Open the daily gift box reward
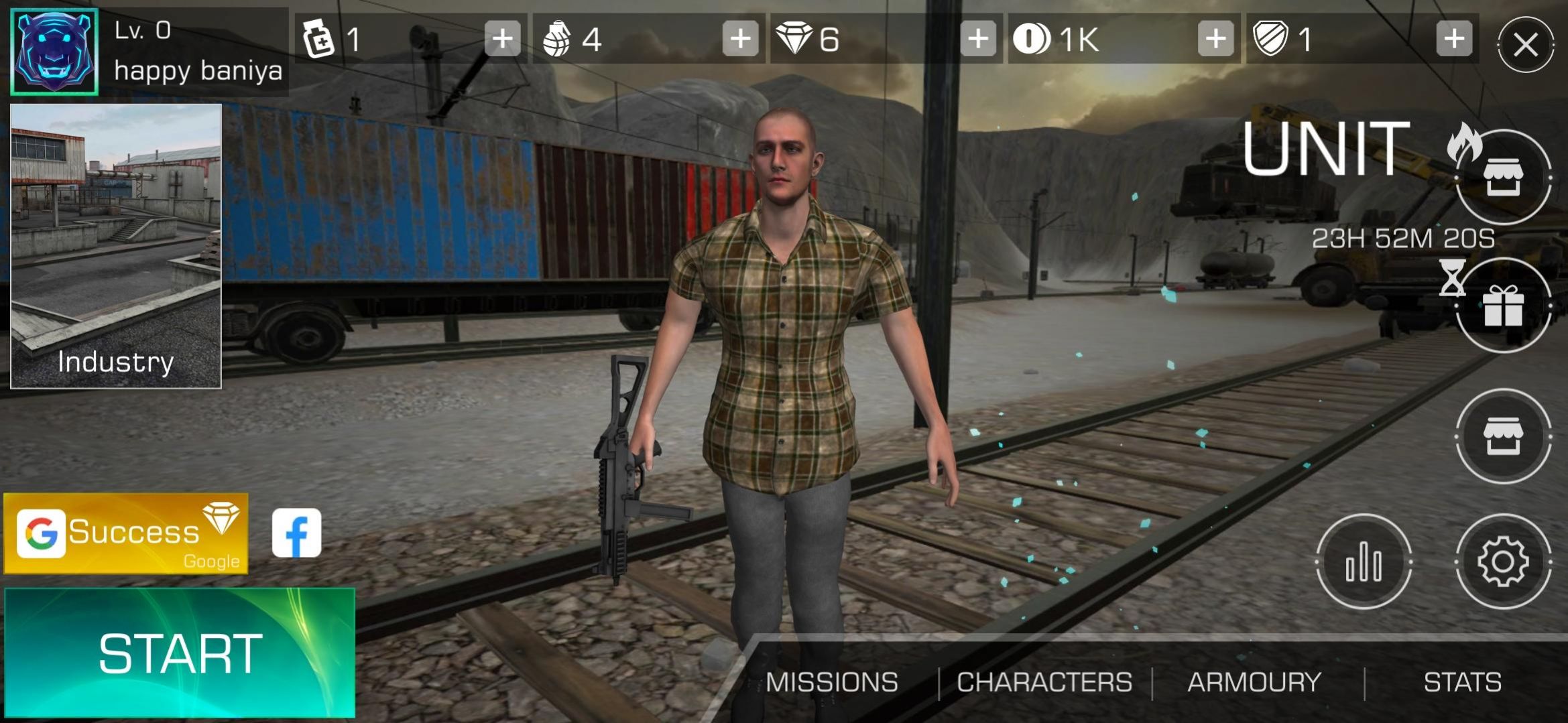The width and height of the screenshot is (1568, 723). [1503, 306]
